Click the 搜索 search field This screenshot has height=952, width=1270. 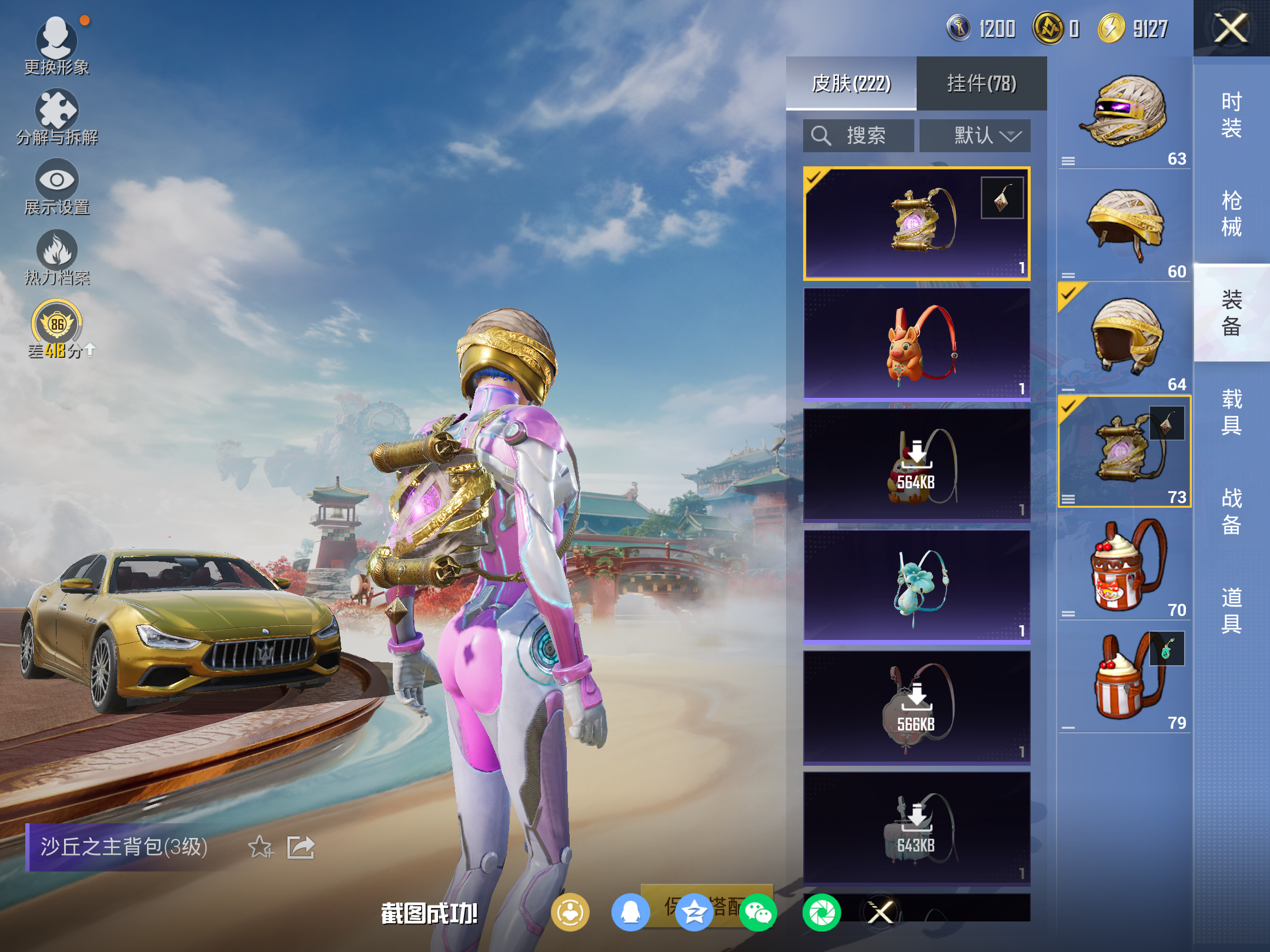[x=858, y=136]
